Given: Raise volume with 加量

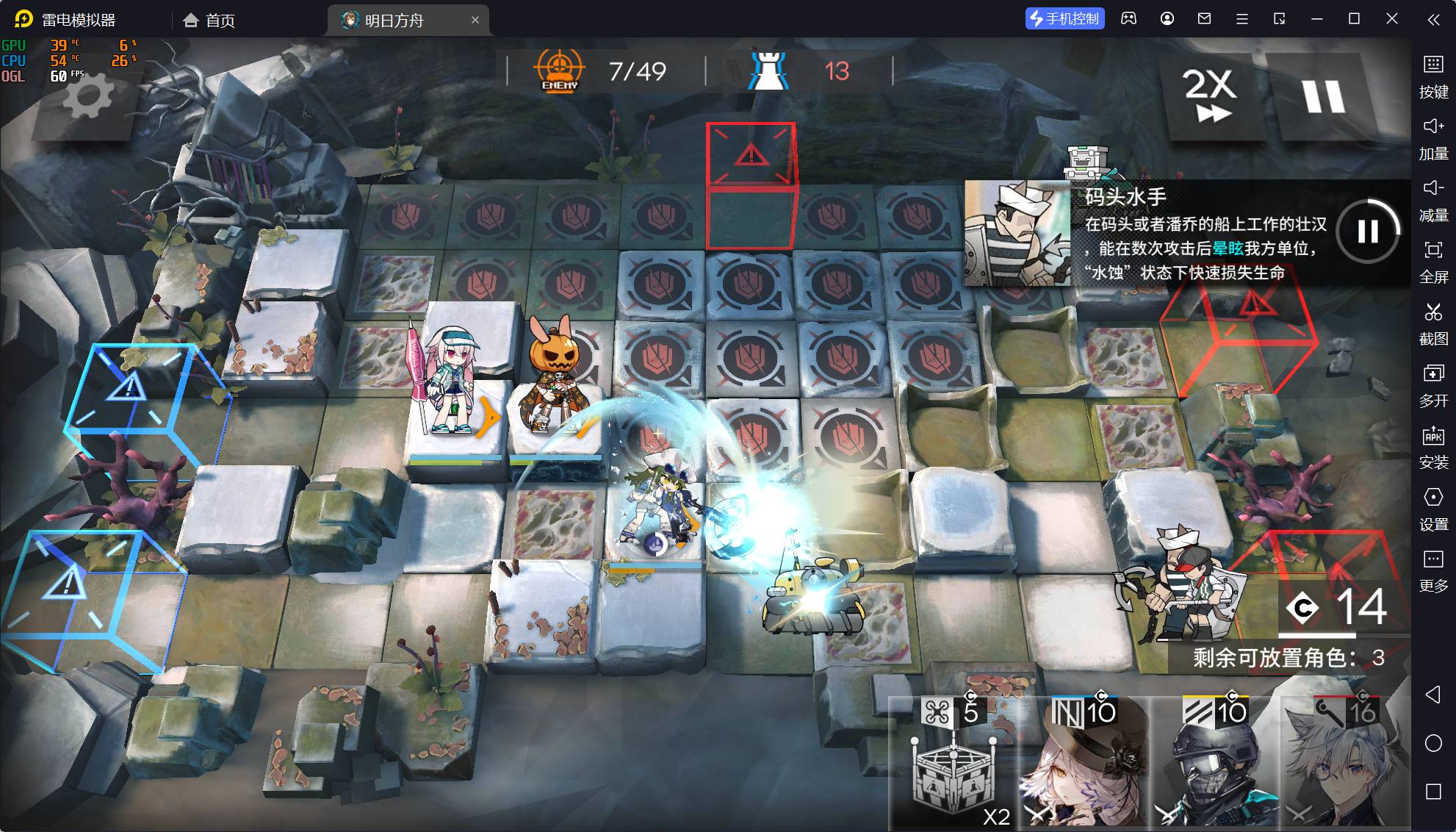Looking at the screenshot, I should pyautogui.click(x=1432, y=137).
